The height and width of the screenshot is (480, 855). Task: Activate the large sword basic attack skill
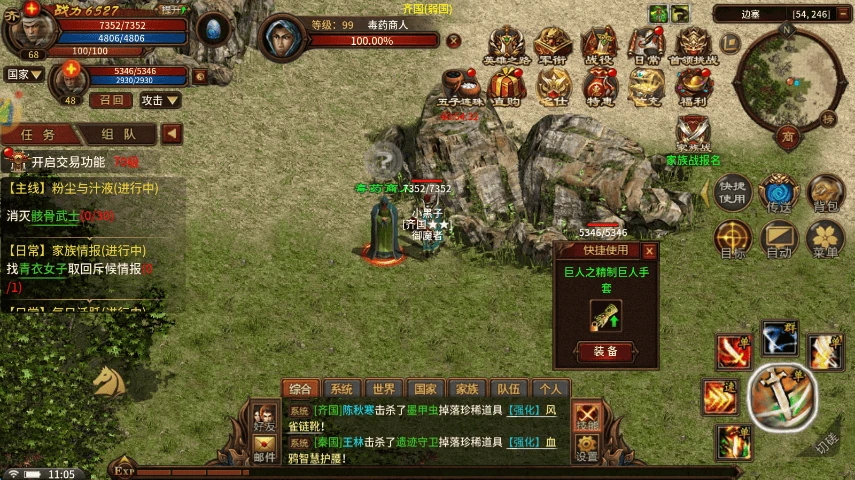783,396
